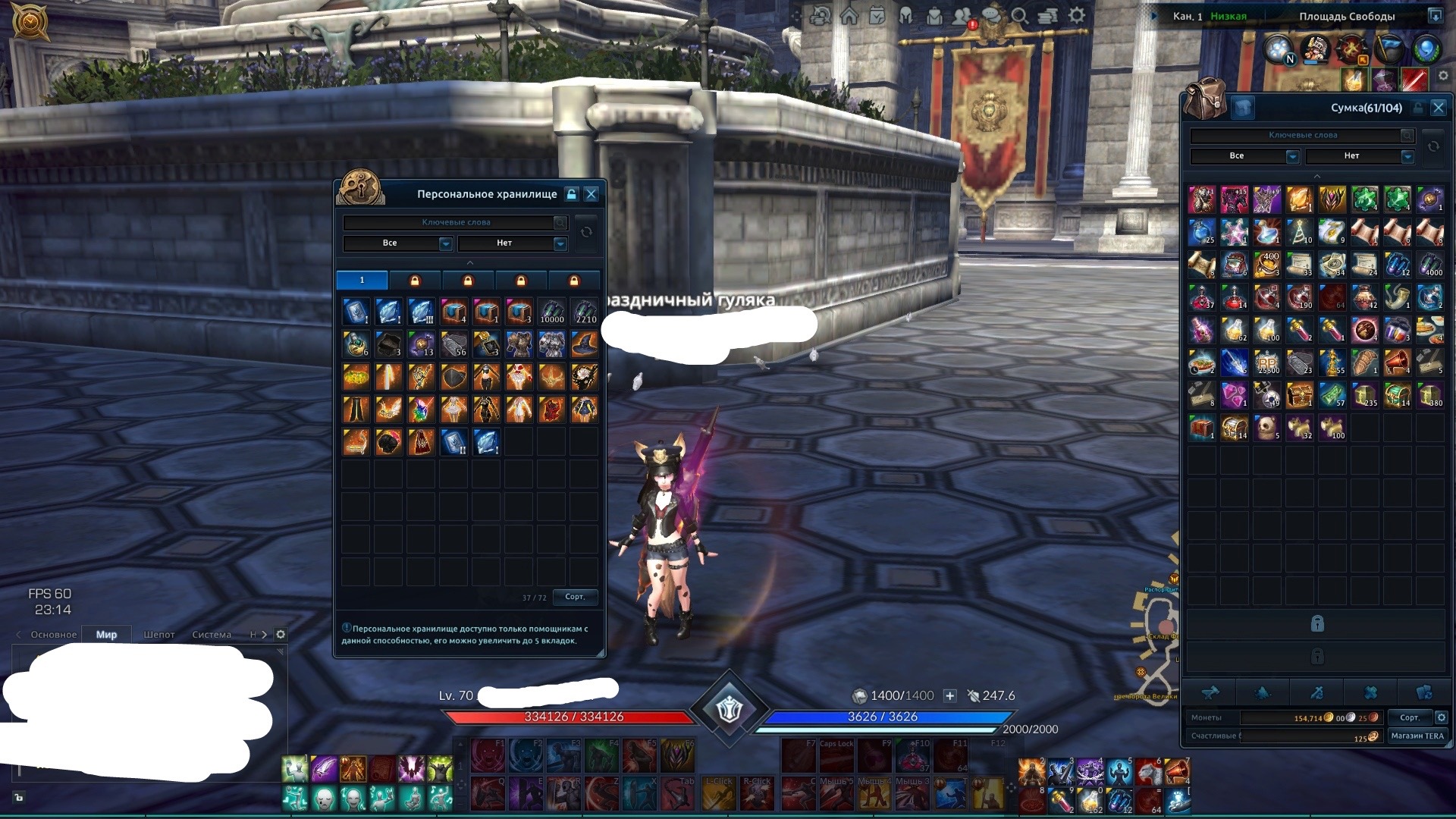Screen dimensions: 1456x819
Task: Click the home icon in top menu
Action: [849, 16]
